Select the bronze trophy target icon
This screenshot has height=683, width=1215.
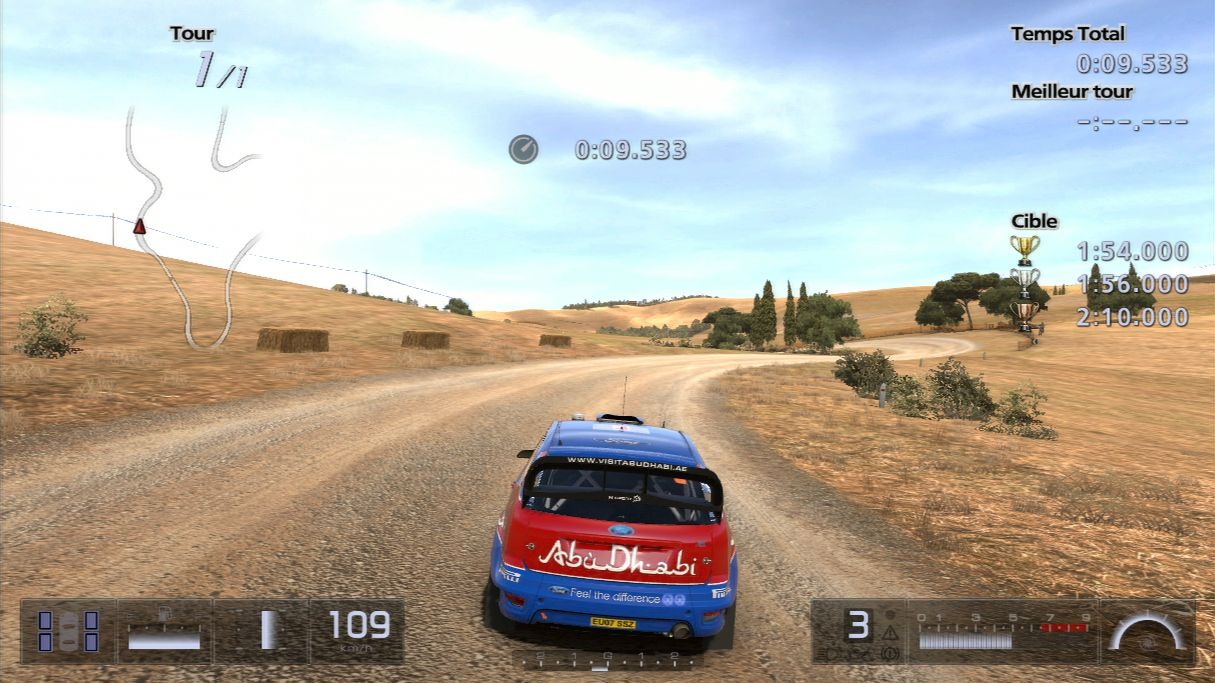pos(1024,314)
